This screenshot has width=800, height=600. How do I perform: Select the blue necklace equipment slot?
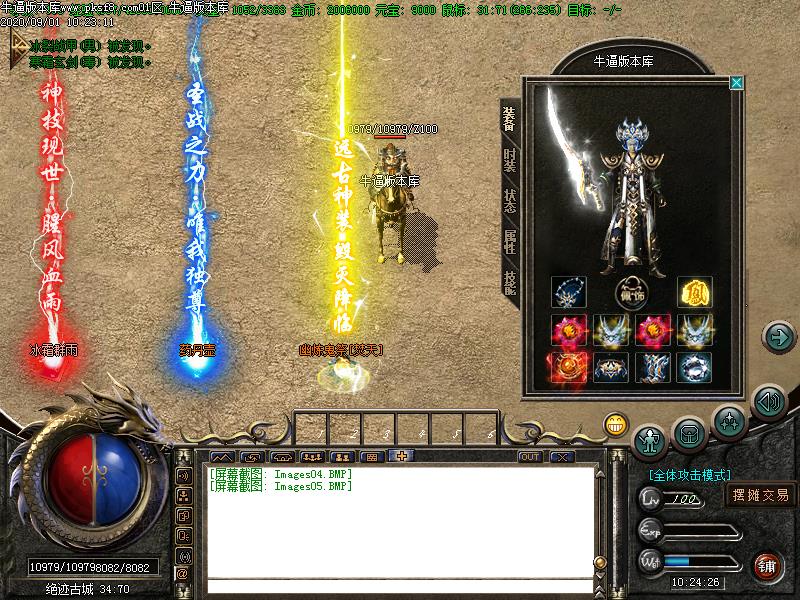pyautogui.click(x=568, y=294)
